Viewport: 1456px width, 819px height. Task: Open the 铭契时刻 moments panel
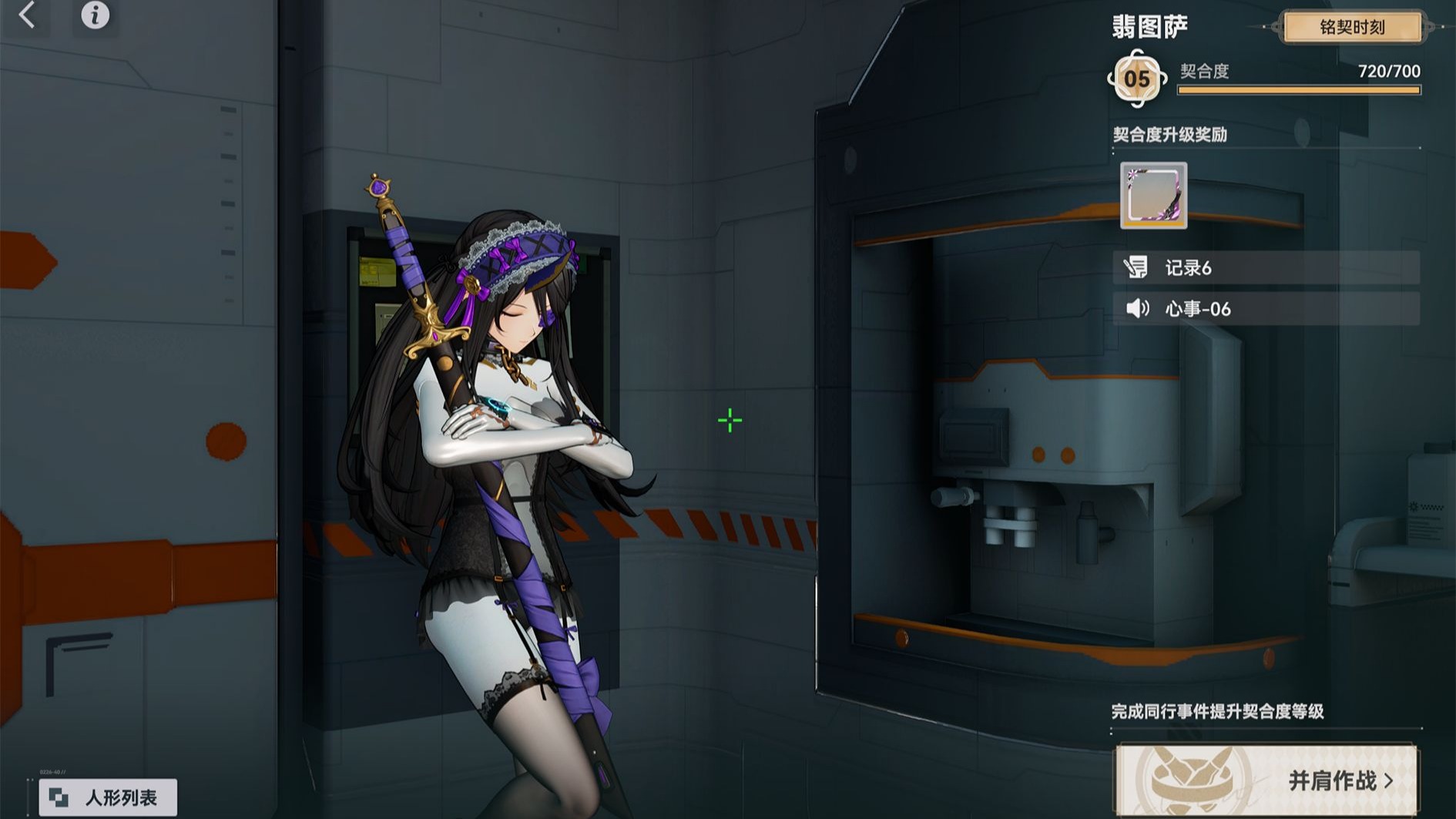click(x=1354, y=27)
